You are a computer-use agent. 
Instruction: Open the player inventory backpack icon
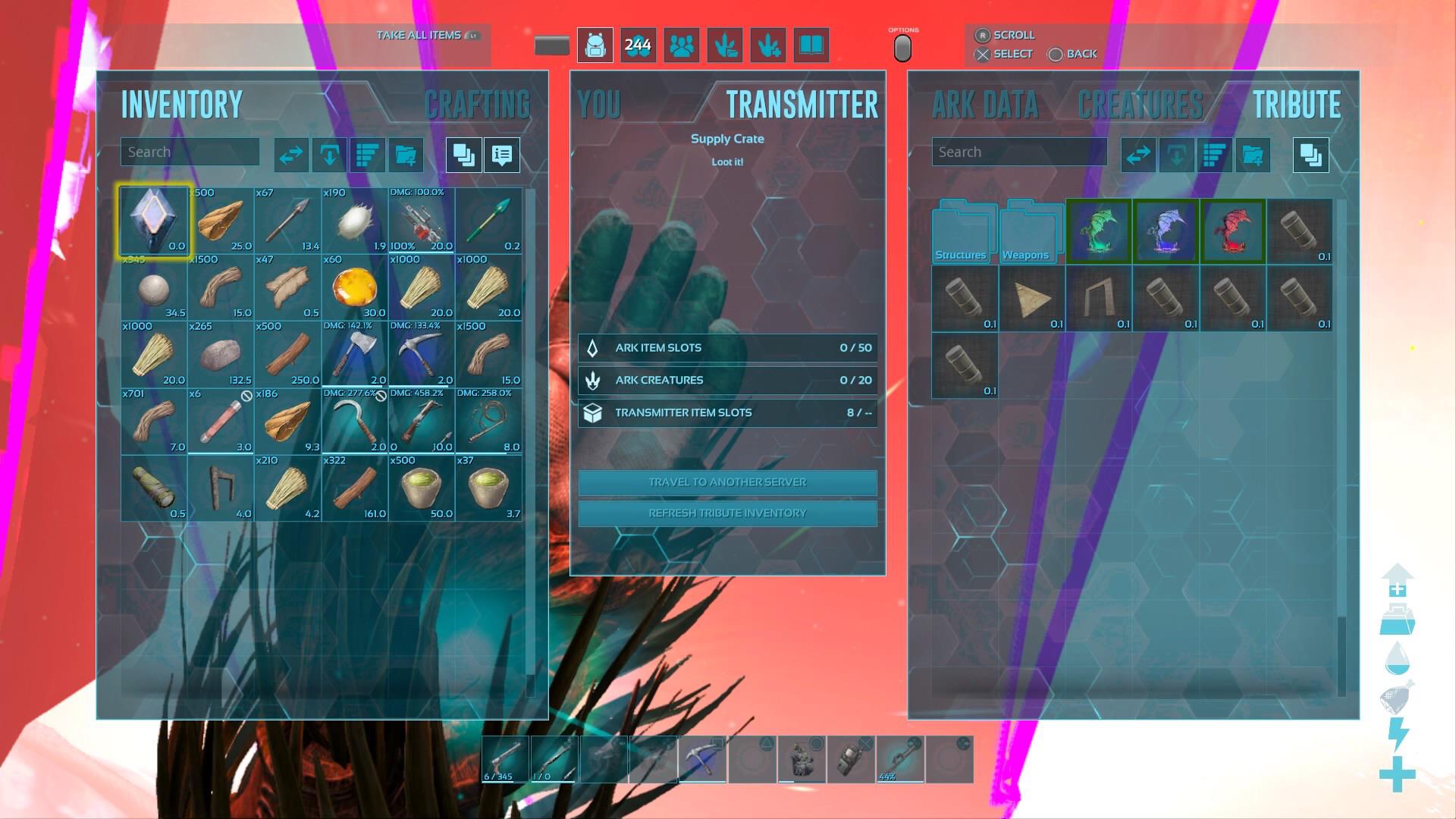[x=595, y=45]
